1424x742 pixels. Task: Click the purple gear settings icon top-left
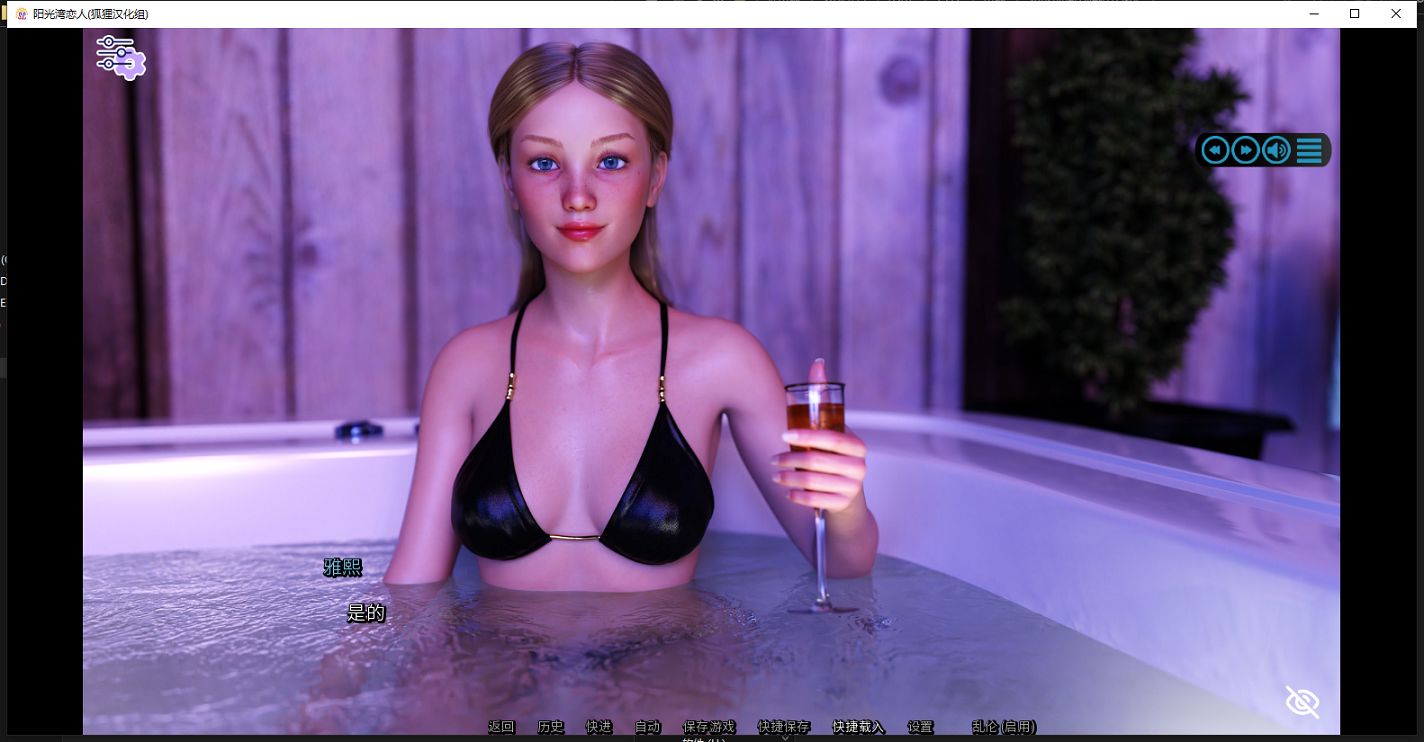pos(120,58)
